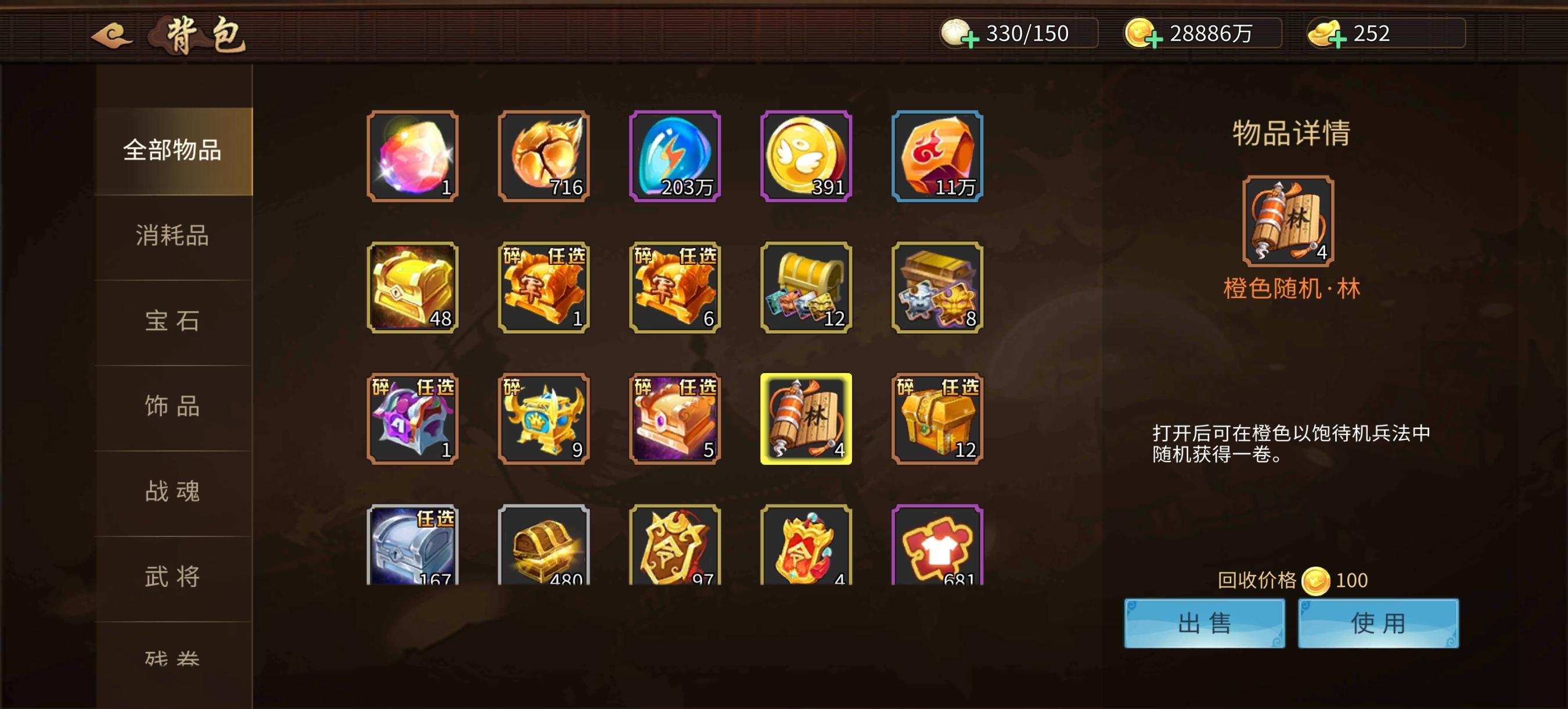Select the red 令 token item with 97 count
This screenshot has width=1568, height=709.
pyautogui.click(x=674, y=548)
